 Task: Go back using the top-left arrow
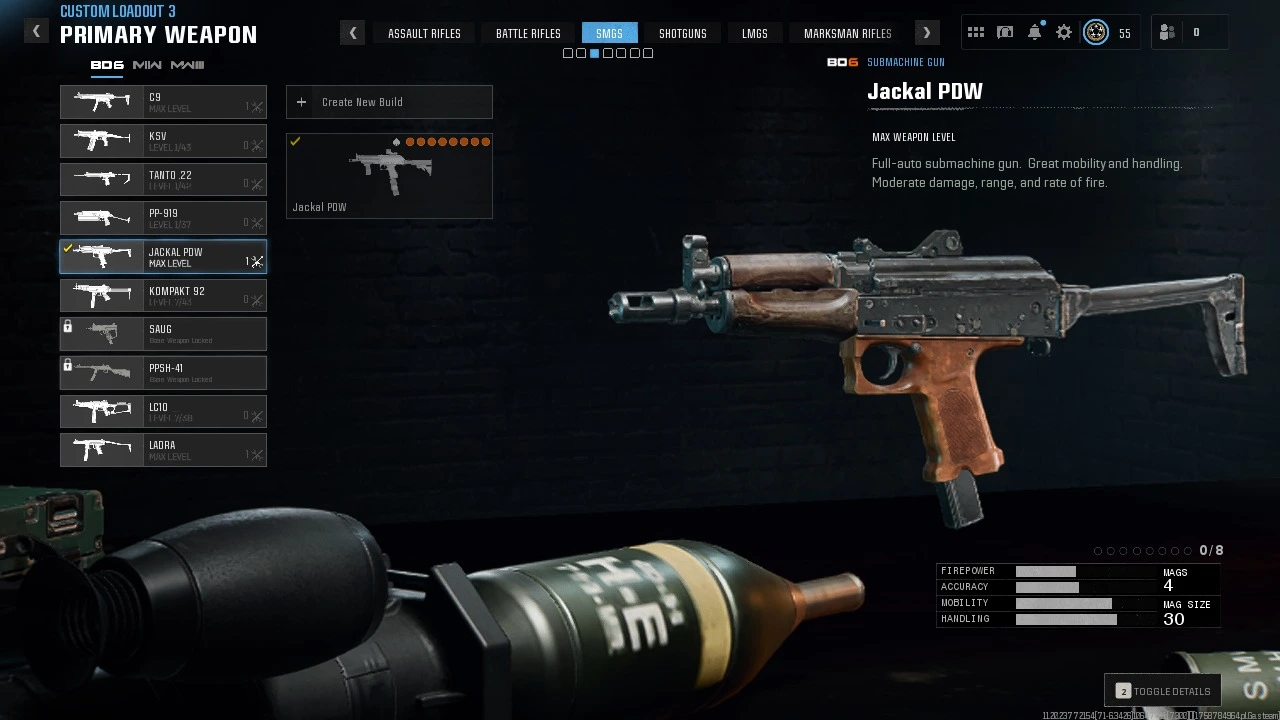[36, 32]
